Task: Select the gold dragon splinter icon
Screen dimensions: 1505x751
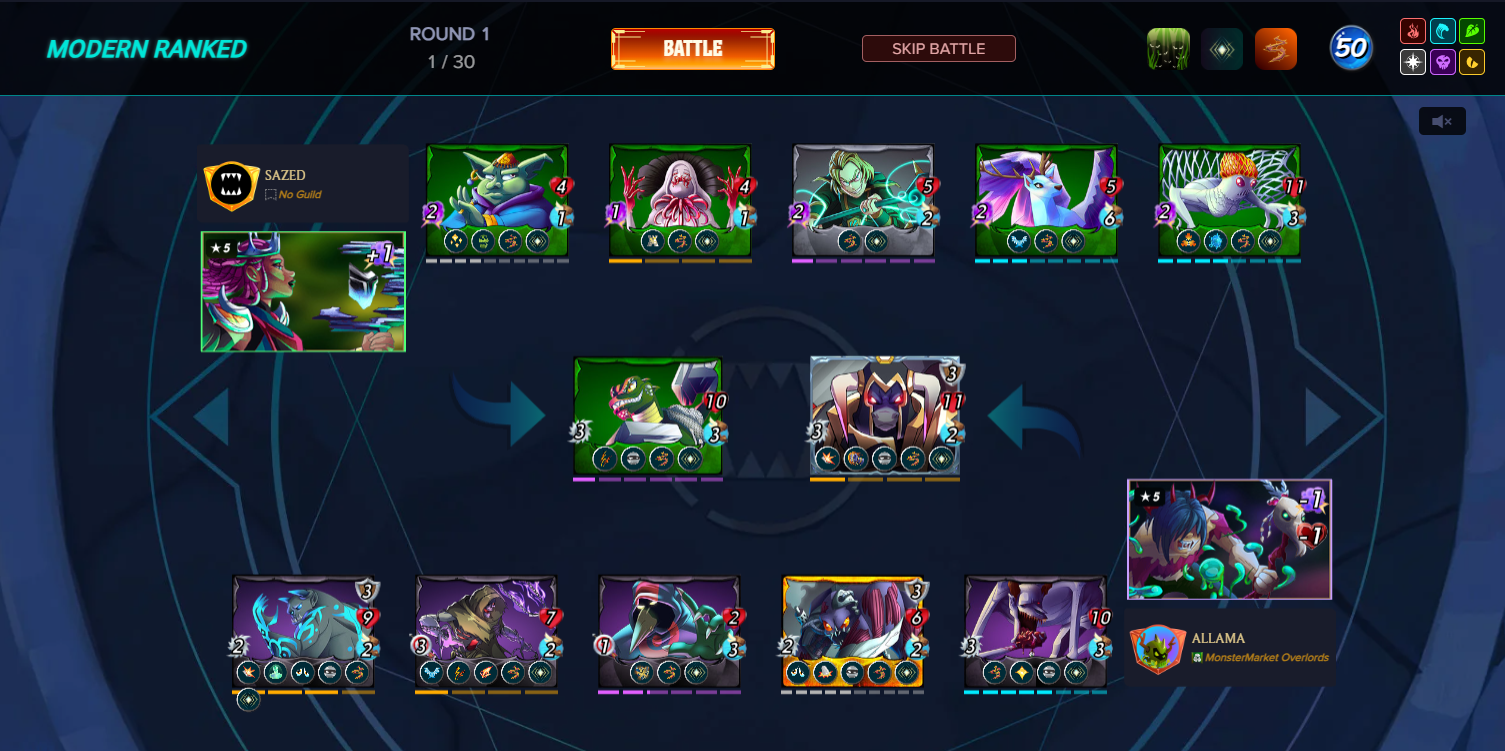Action: click(1472, 63)
